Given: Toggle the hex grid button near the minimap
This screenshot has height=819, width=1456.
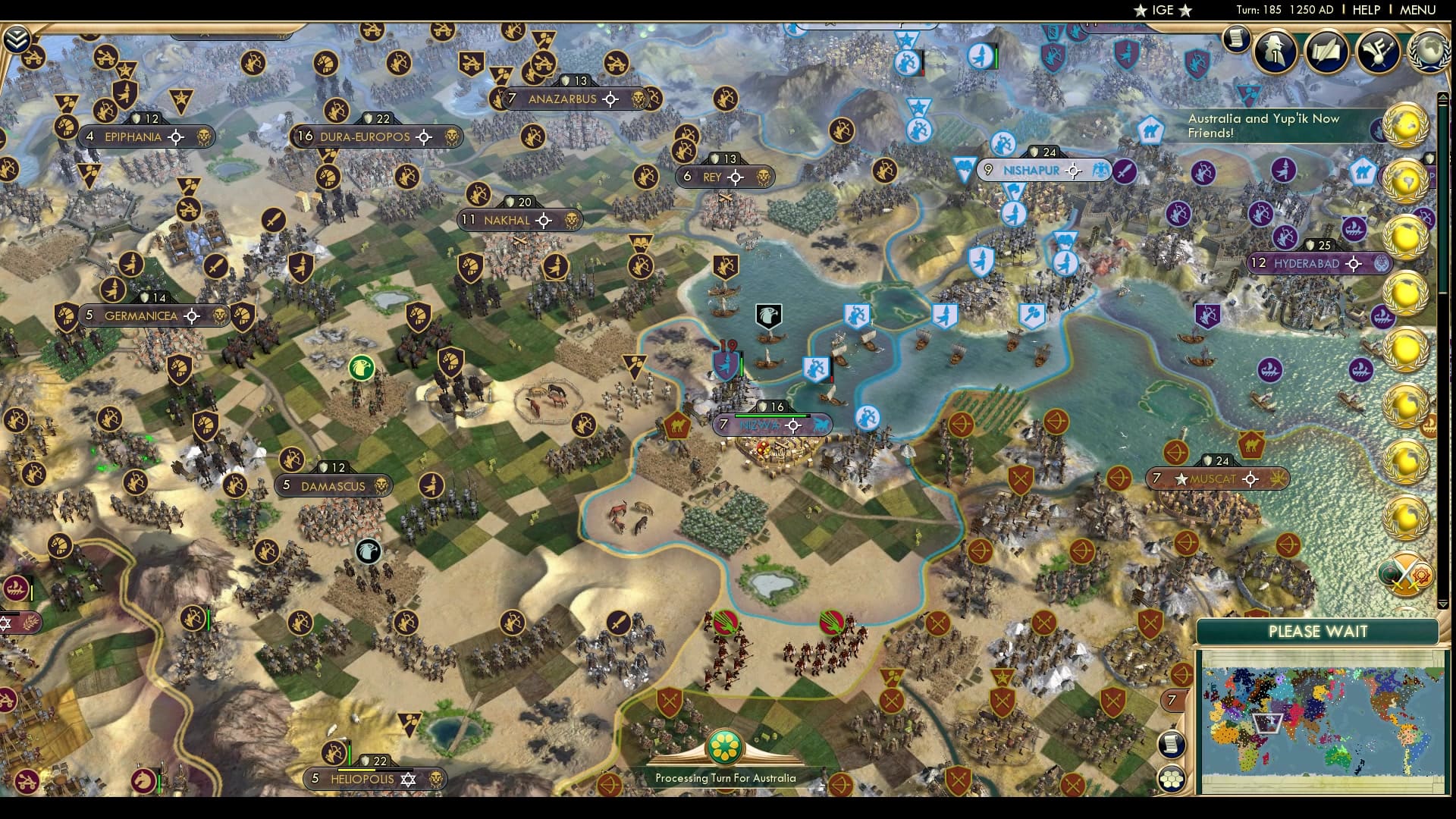Looking at the screenshot, I should pos(1172,777).
